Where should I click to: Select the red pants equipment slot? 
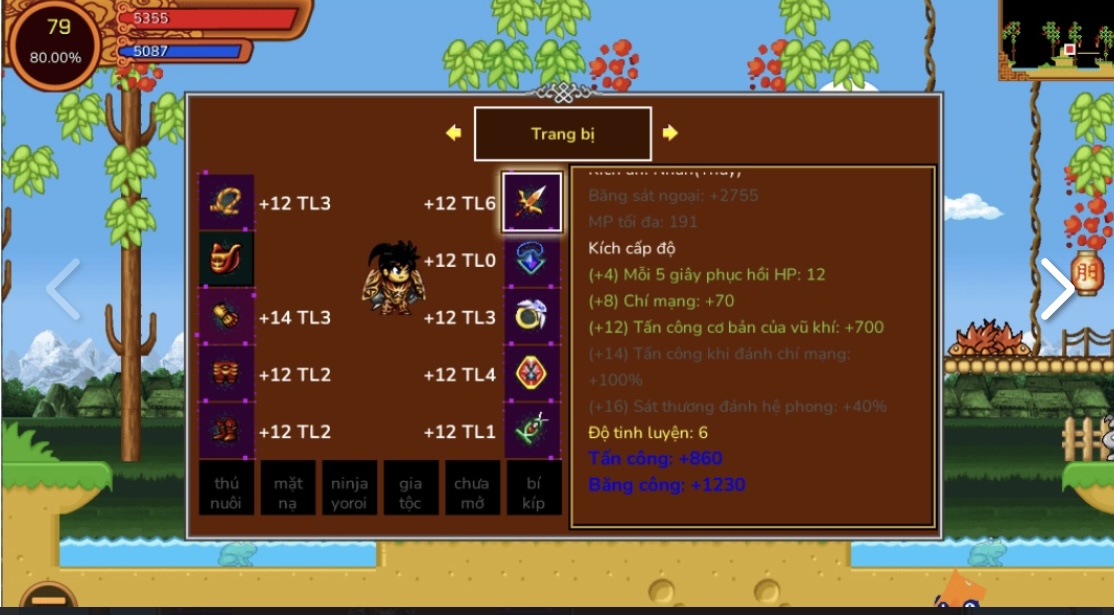(226, 374)
